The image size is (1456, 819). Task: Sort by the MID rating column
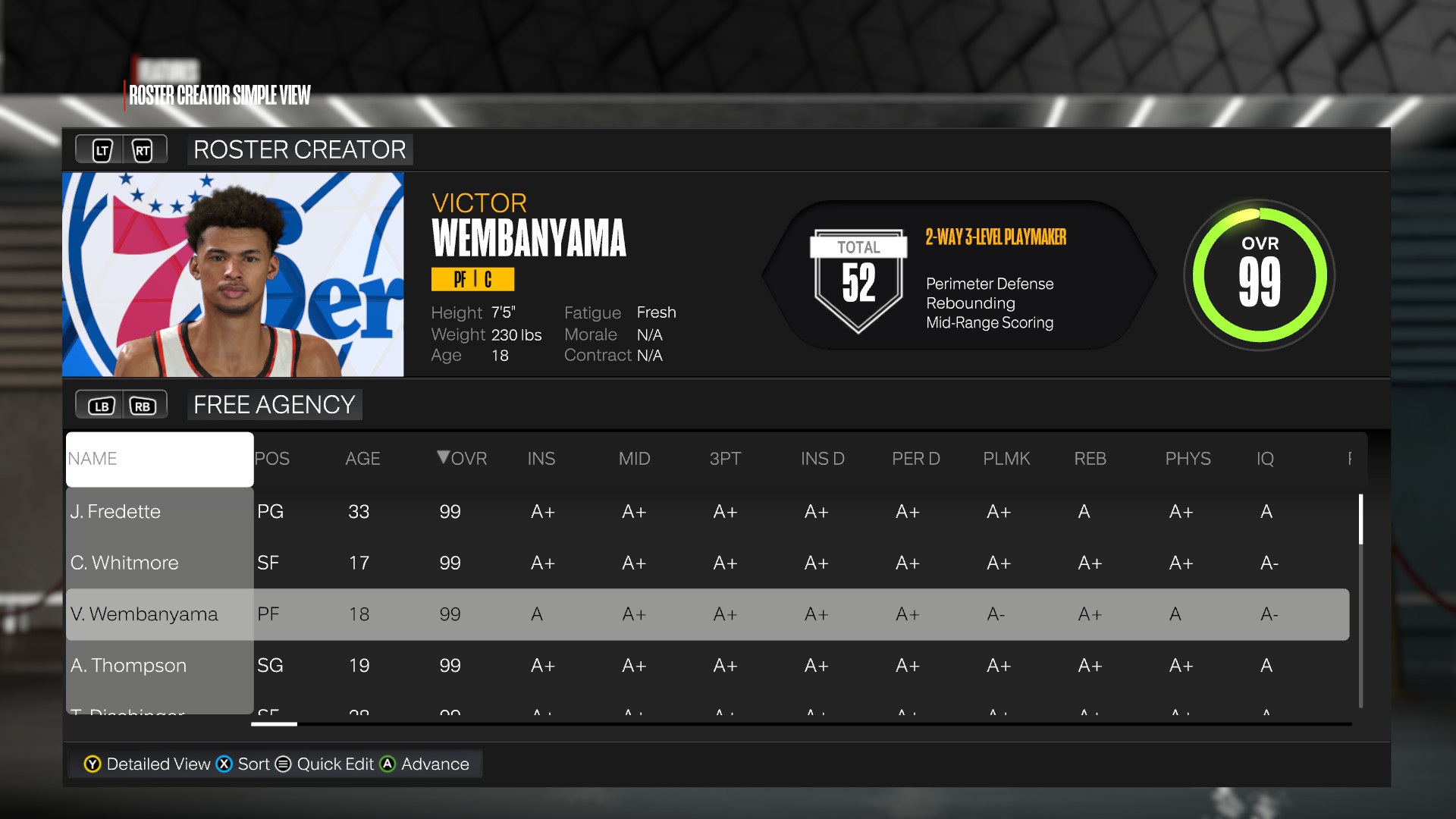634,459
